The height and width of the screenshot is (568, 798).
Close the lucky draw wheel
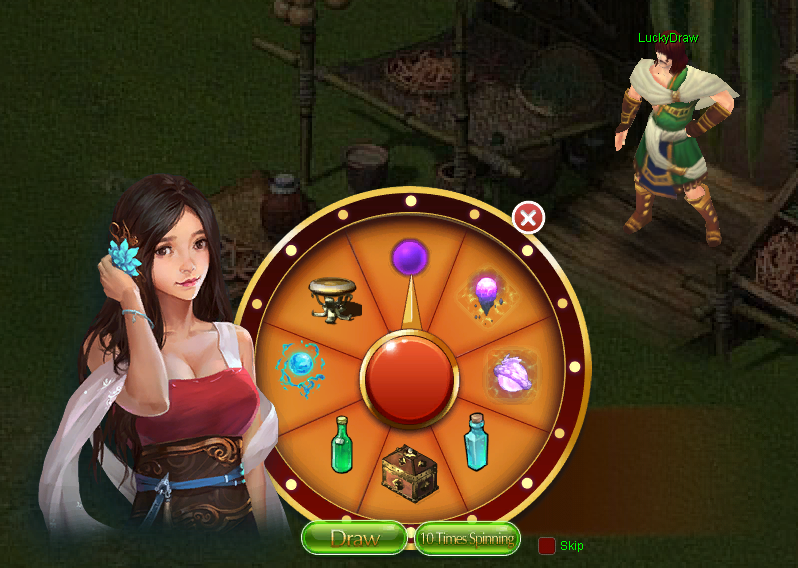pyautogui.click(x=528, y=217)
